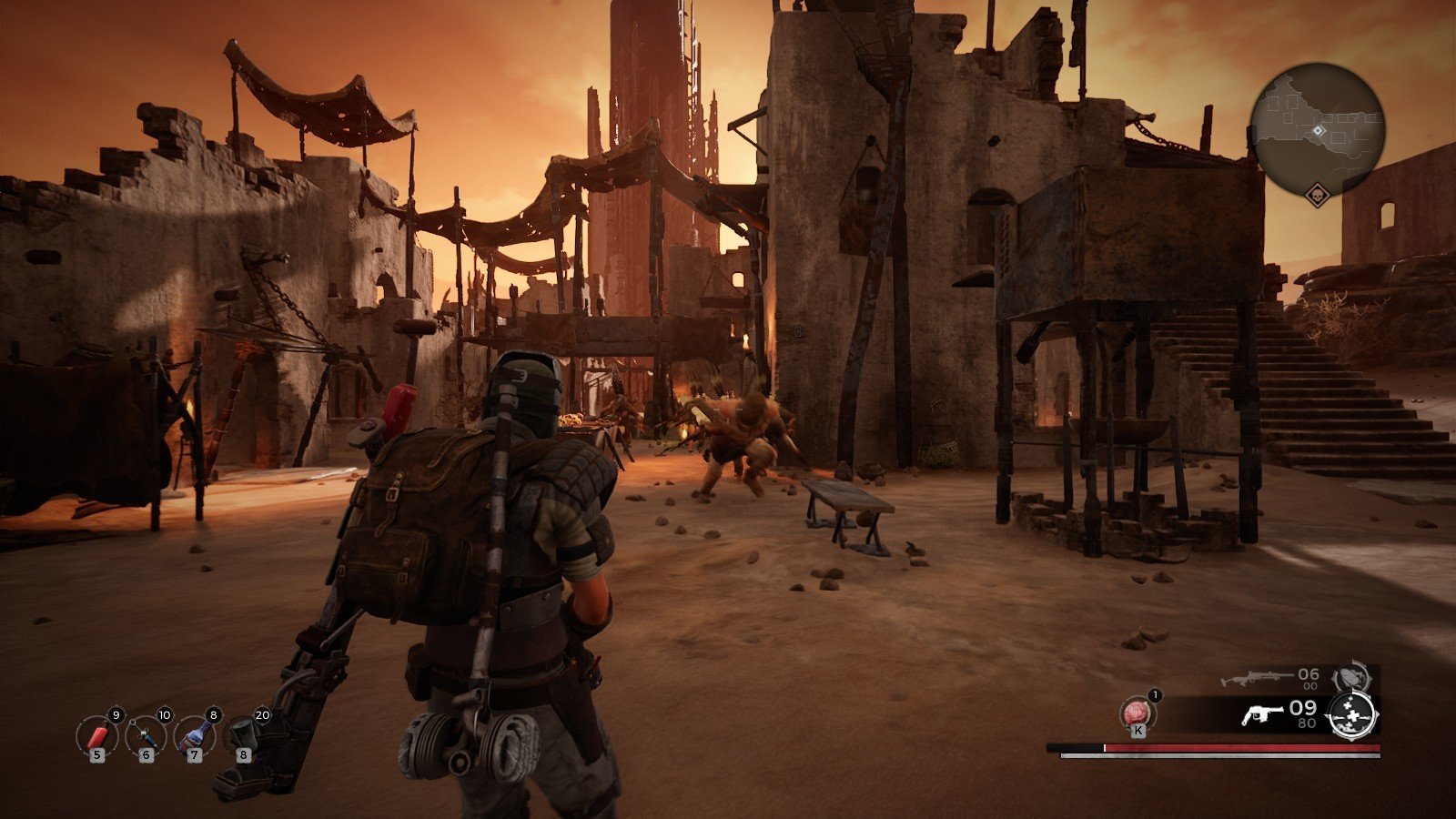Select the blue bottle consumable slot
The height and width of the screenshot is (819, 1456).
click(193, 735)
